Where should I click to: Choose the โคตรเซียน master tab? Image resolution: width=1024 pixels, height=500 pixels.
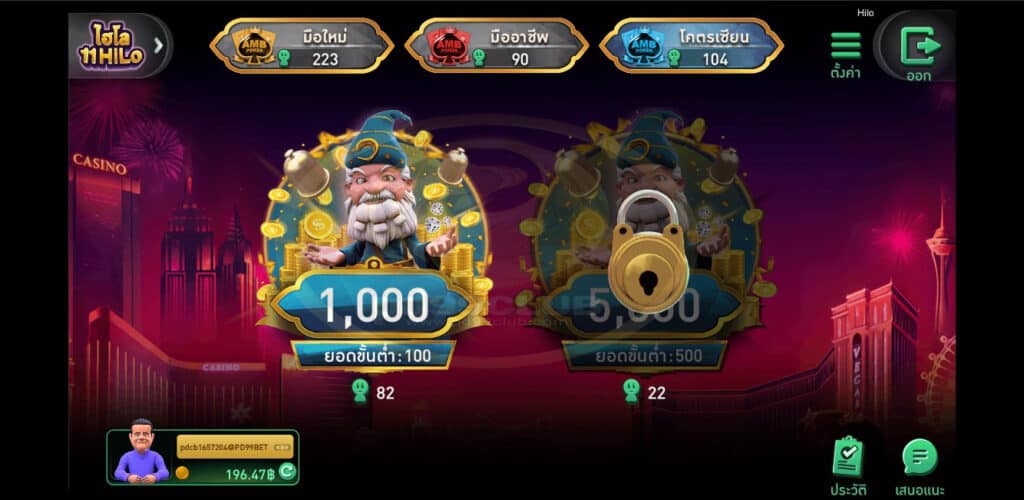click(690, 46)
